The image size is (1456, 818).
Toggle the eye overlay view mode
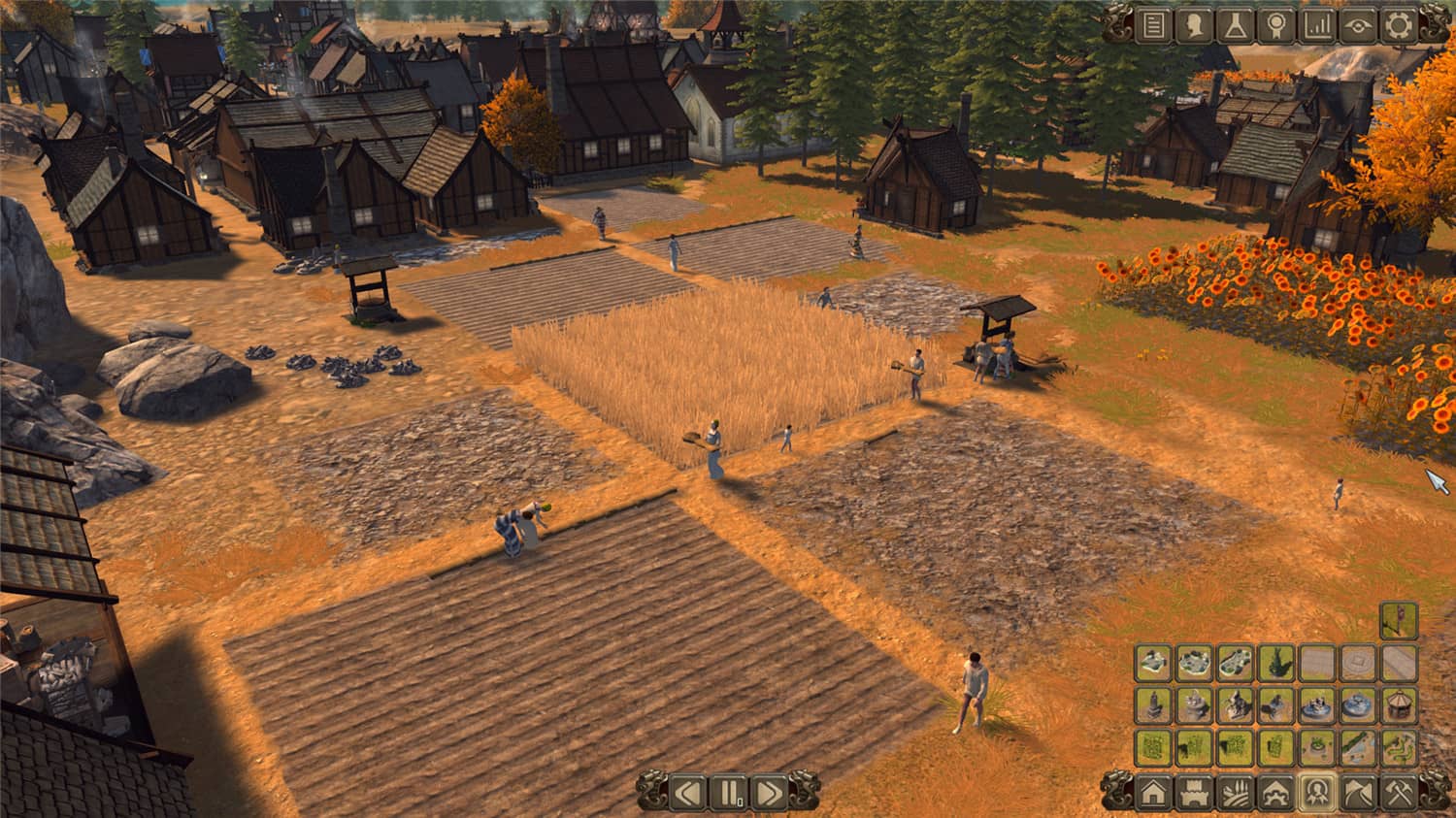click(1356, 26)
